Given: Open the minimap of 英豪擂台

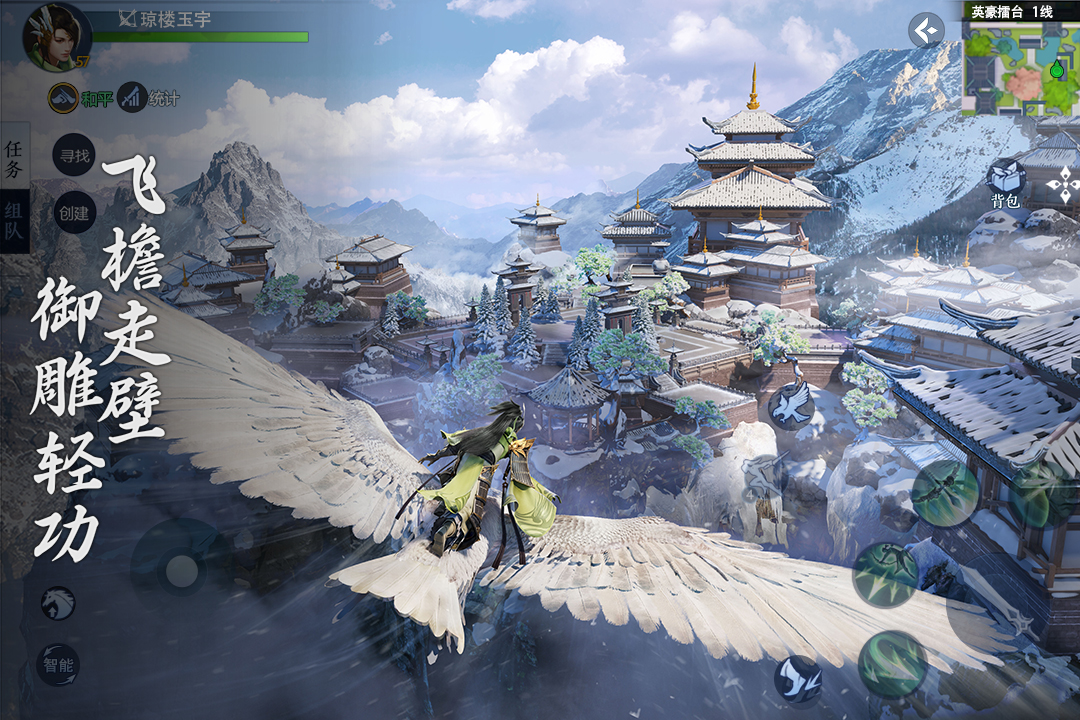Looking at the screenshot, I should (1020, 66).
